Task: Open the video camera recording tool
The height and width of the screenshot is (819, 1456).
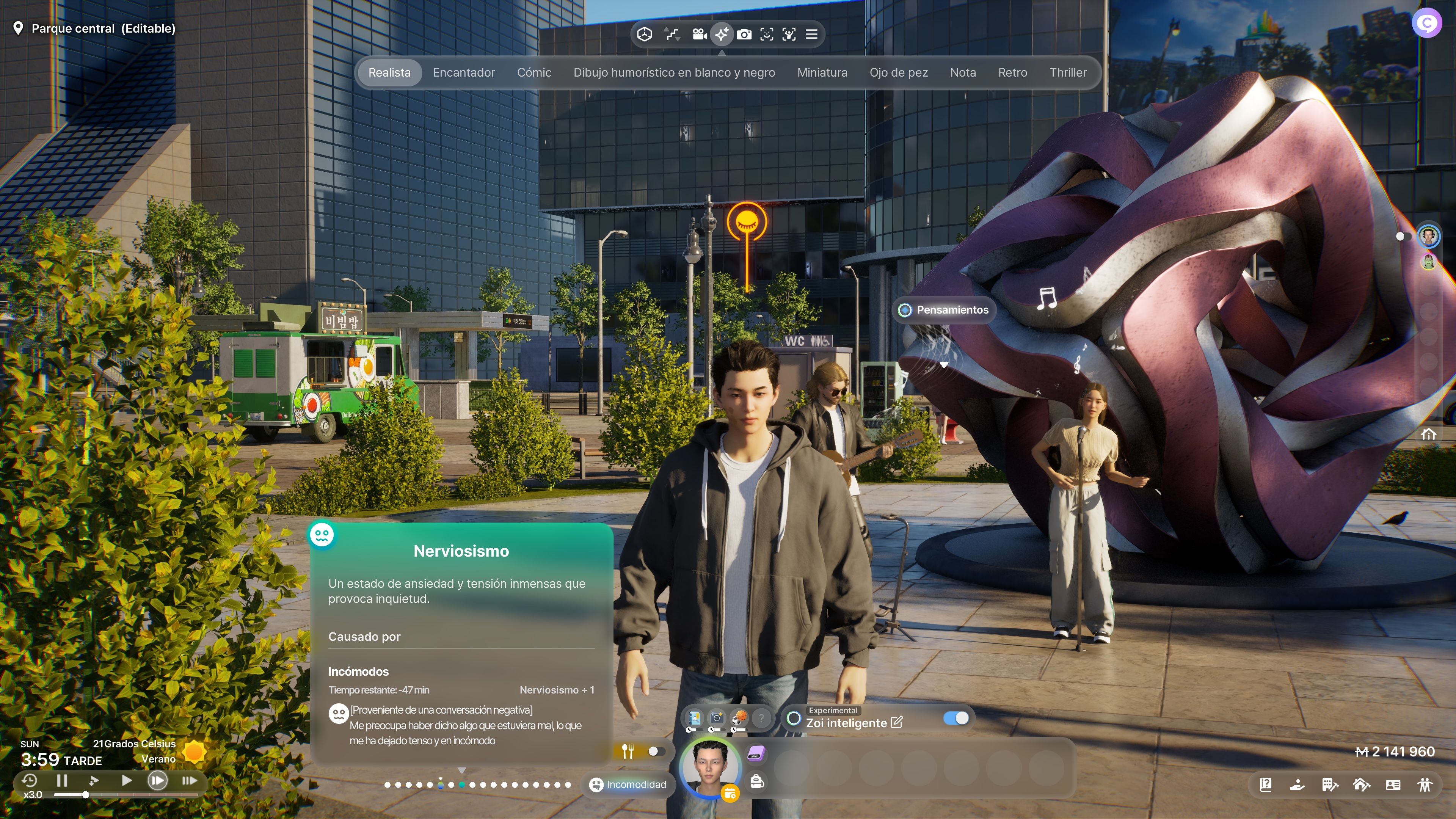Action: pos(699,35)
